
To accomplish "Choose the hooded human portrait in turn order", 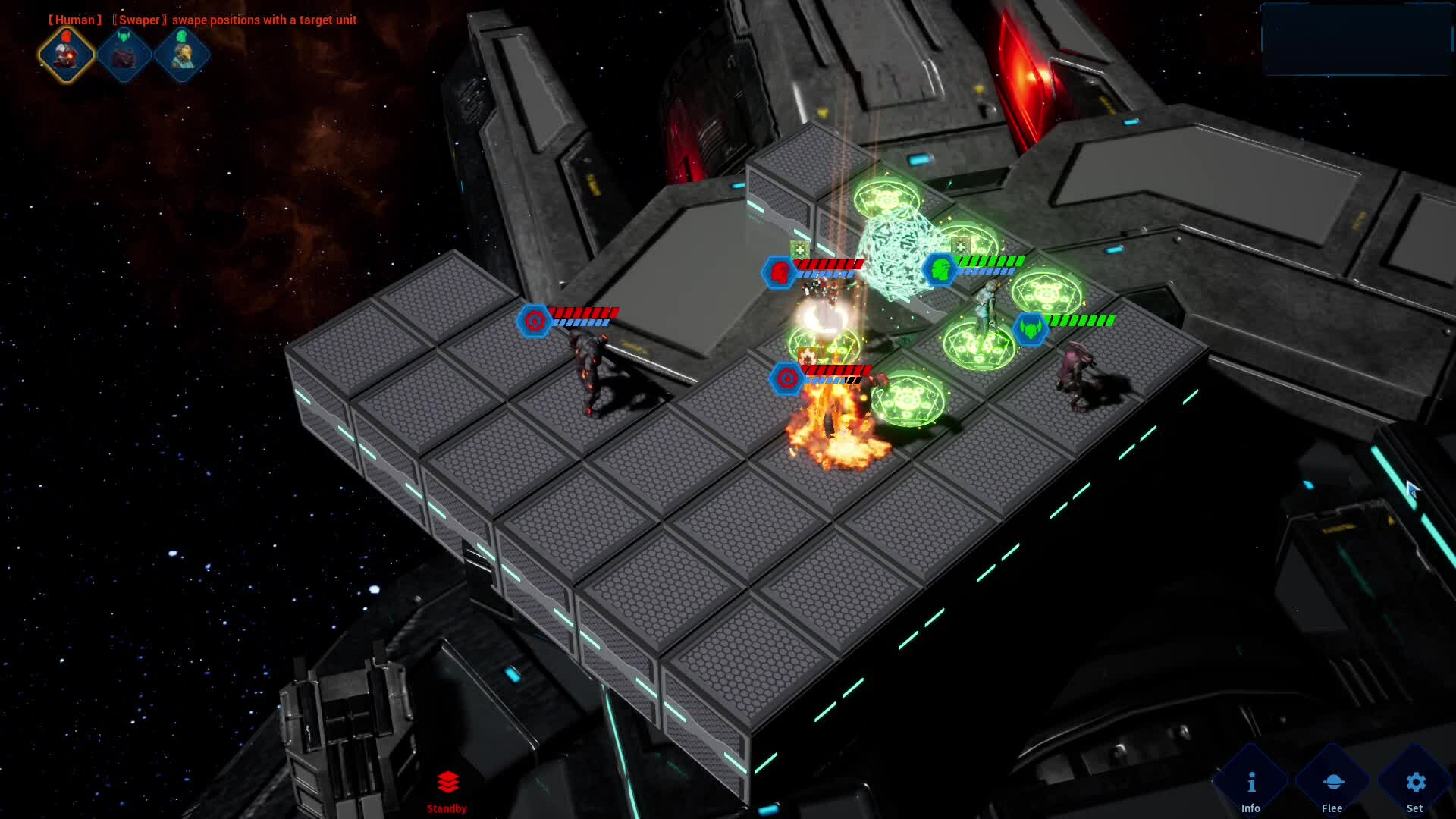I will tap(182, 55).
